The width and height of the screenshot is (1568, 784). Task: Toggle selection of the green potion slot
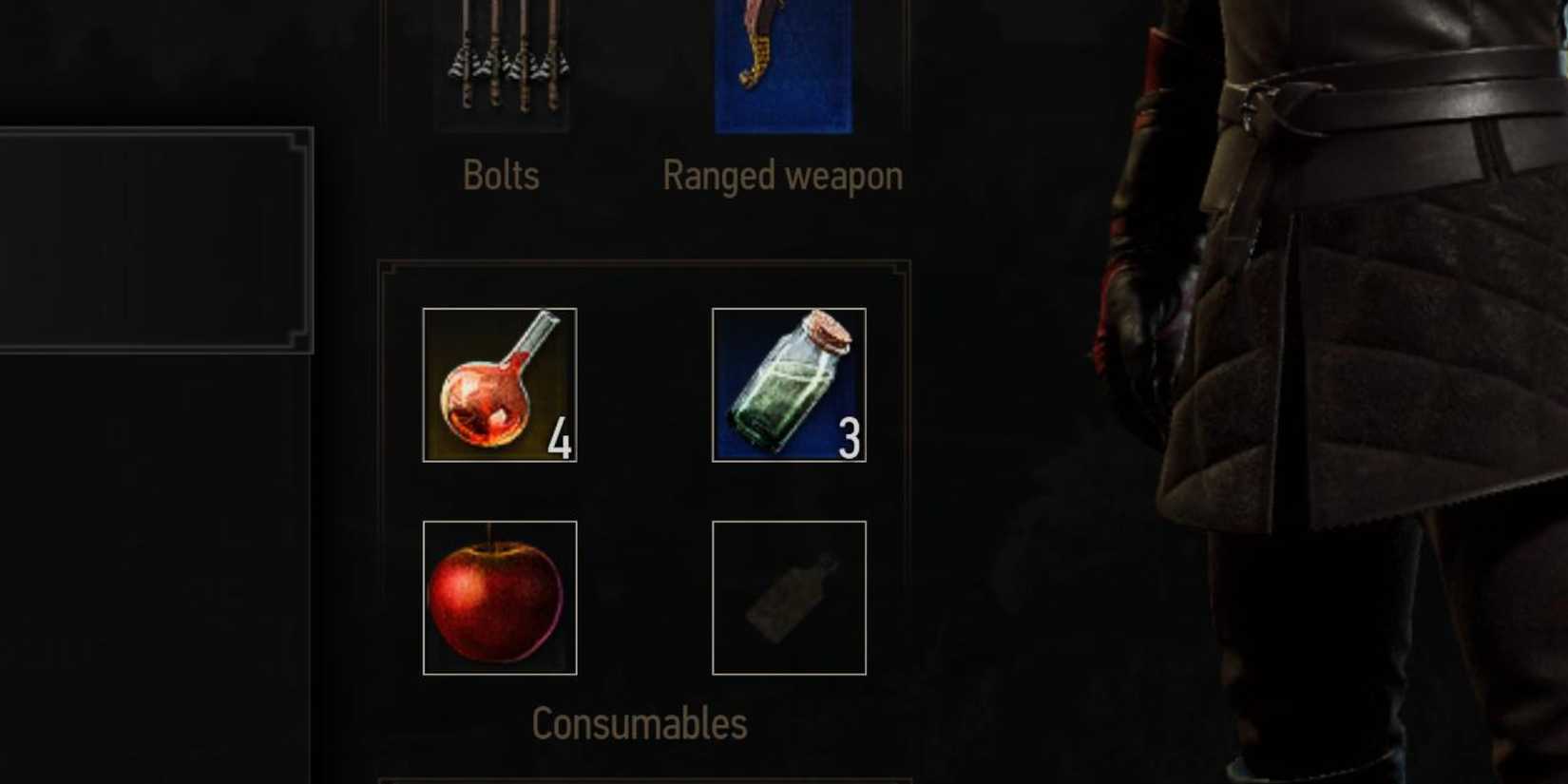point(791,383)
